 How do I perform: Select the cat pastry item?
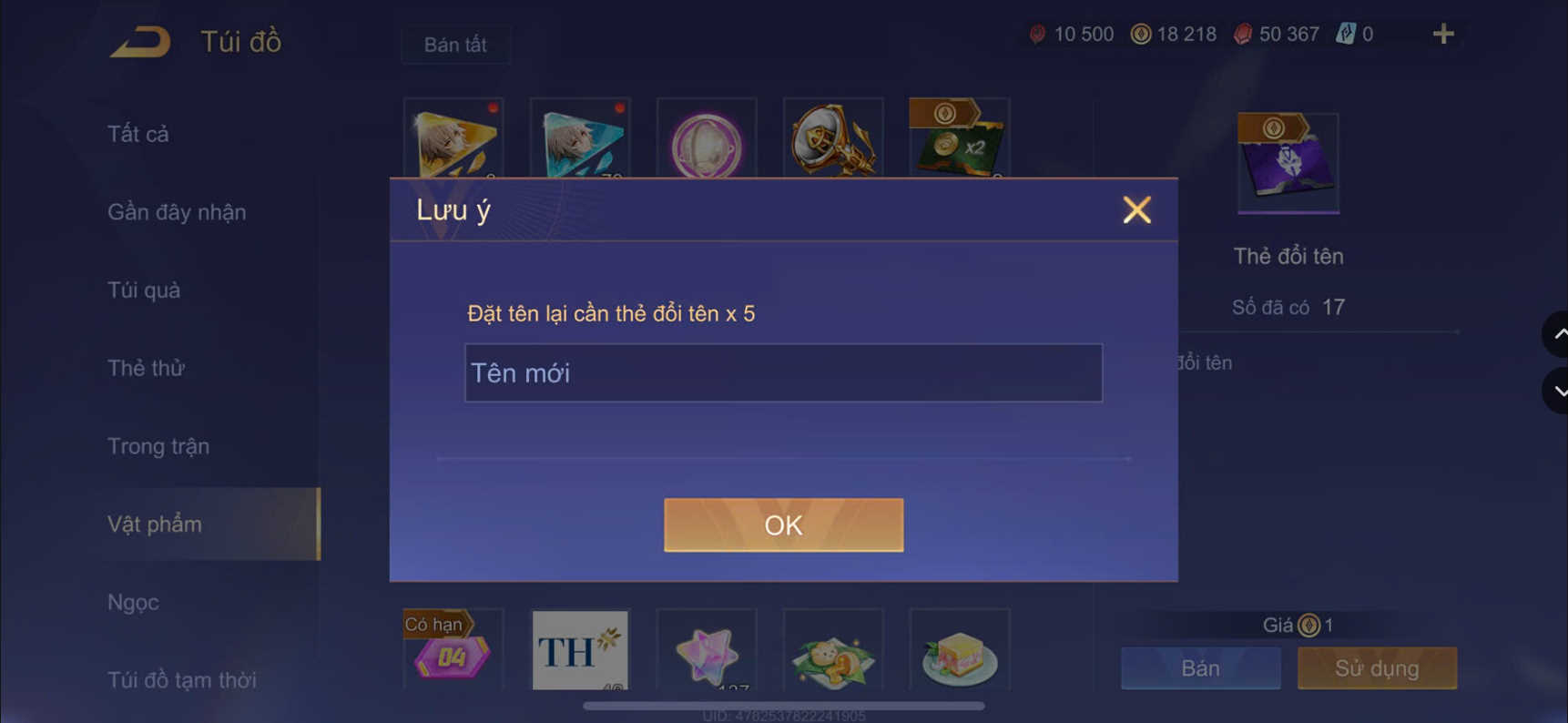pos(833,651)
